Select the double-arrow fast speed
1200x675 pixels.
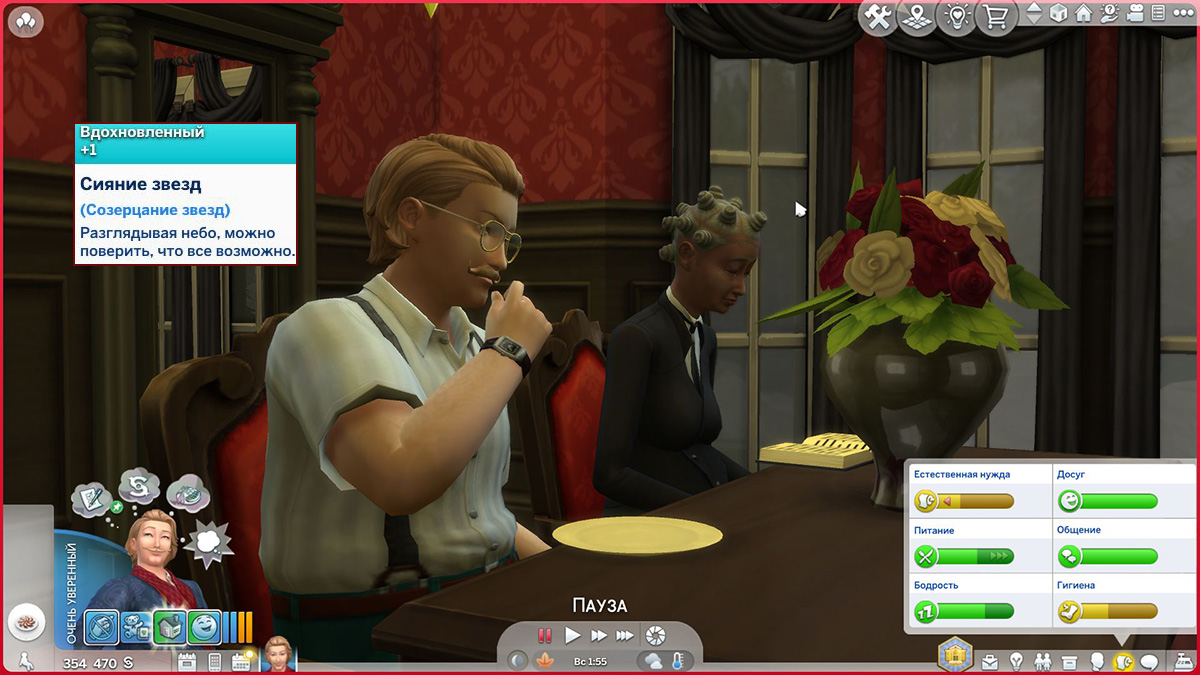tap(599, 635)
